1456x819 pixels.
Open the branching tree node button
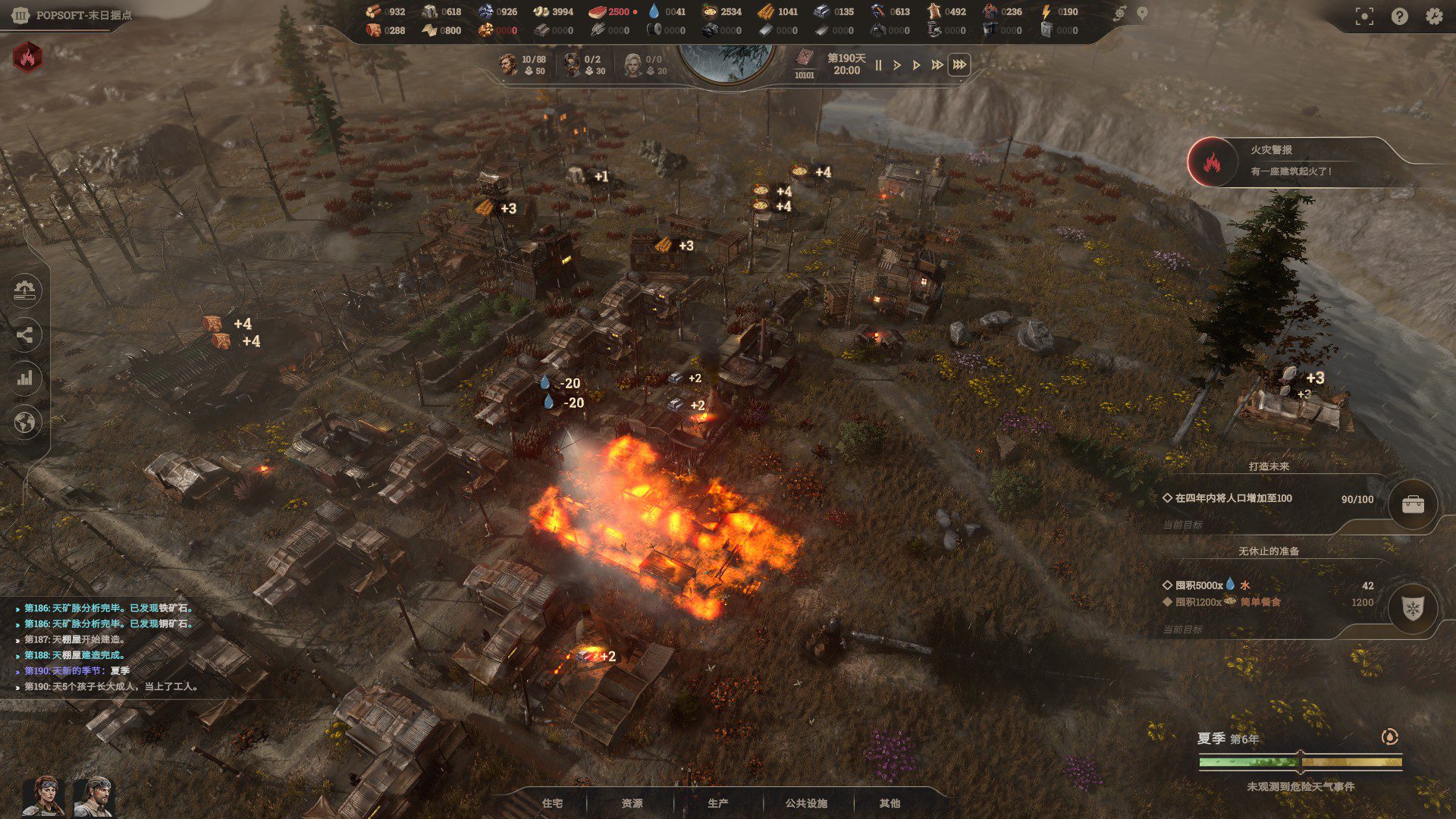point(25,334)
